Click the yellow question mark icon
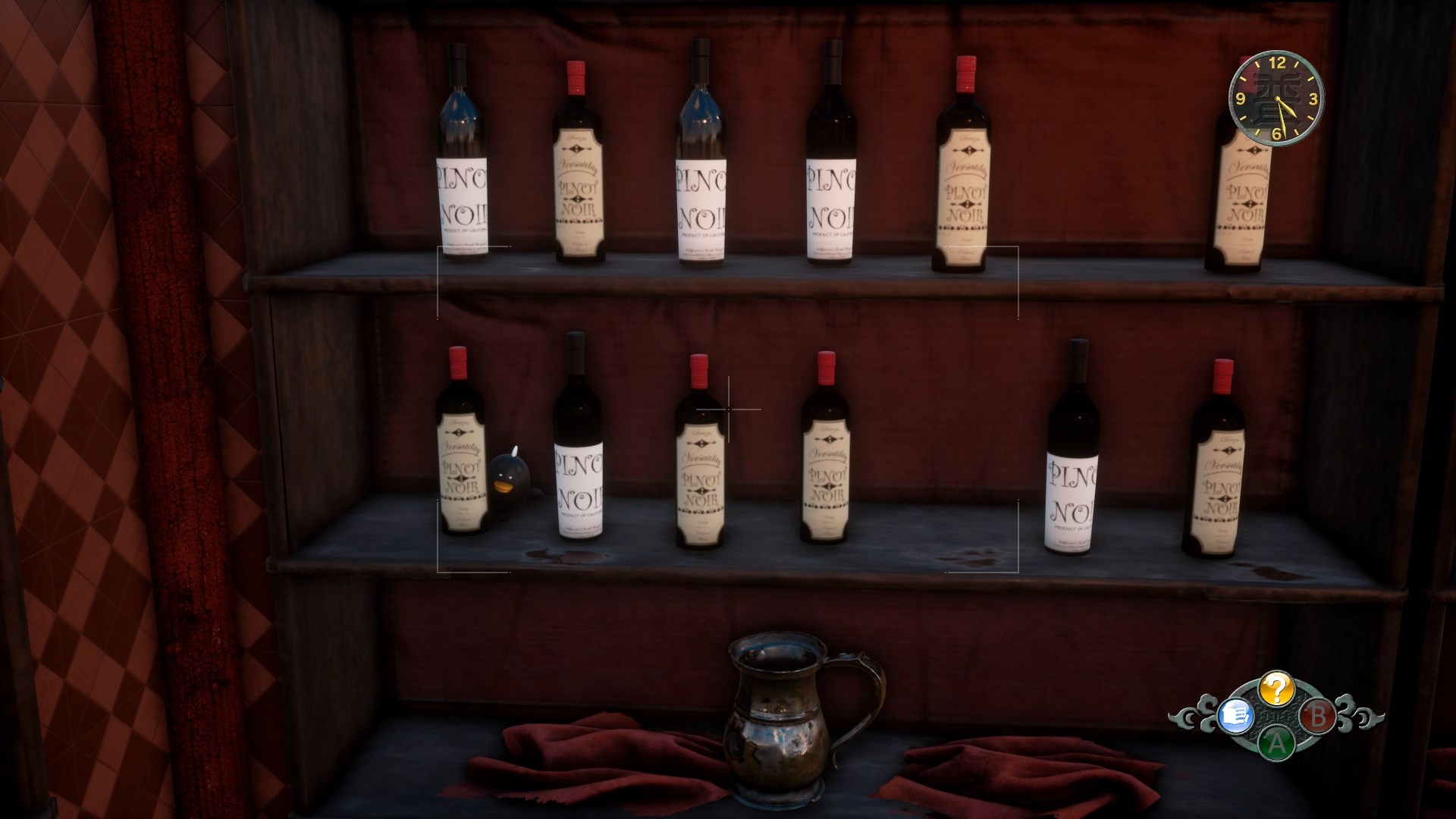The width and height of the screenshot is (1456, 819). [x=1277, y=689]
